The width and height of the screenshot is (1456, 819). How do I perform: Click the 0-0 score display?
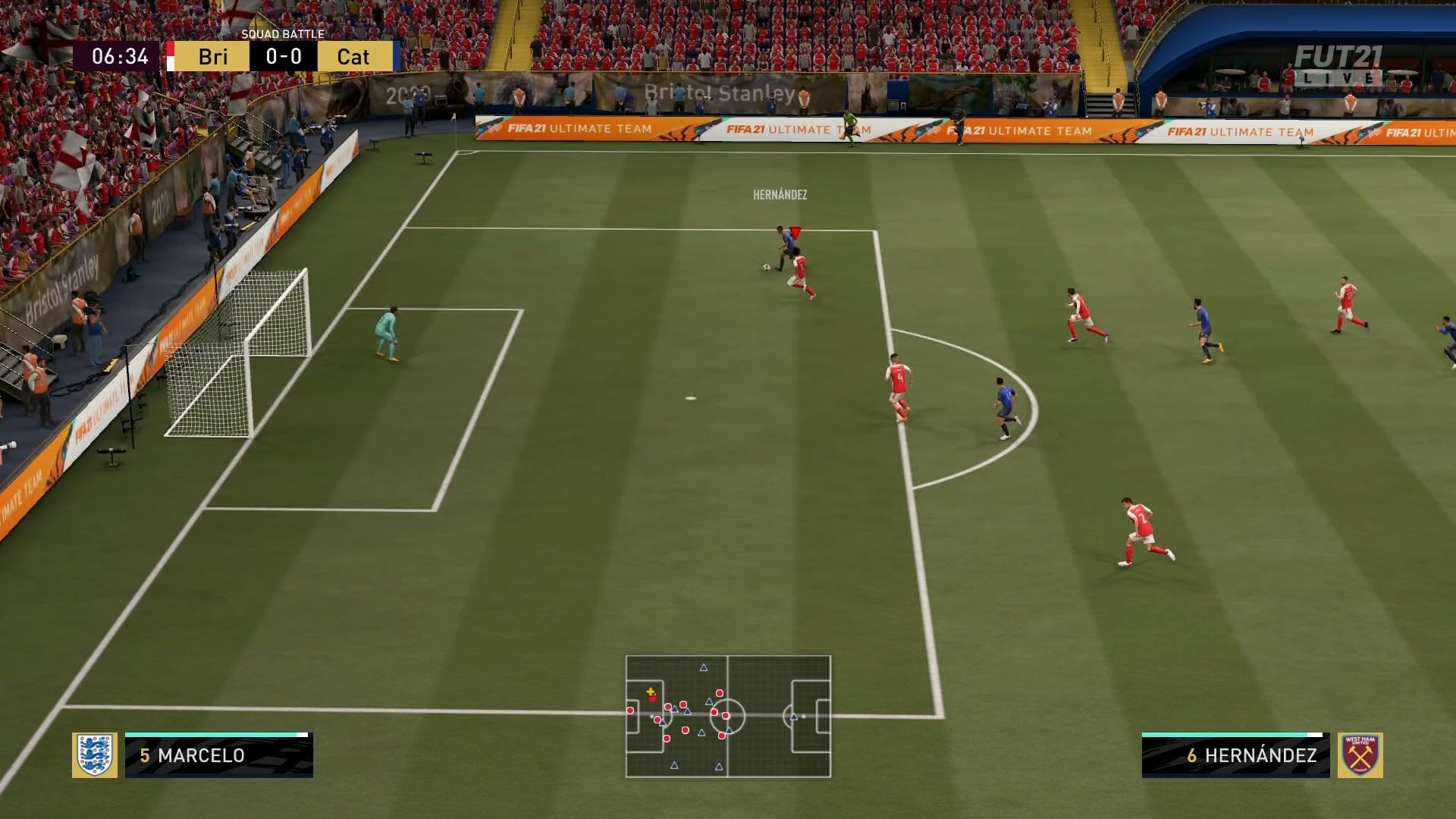282,56
